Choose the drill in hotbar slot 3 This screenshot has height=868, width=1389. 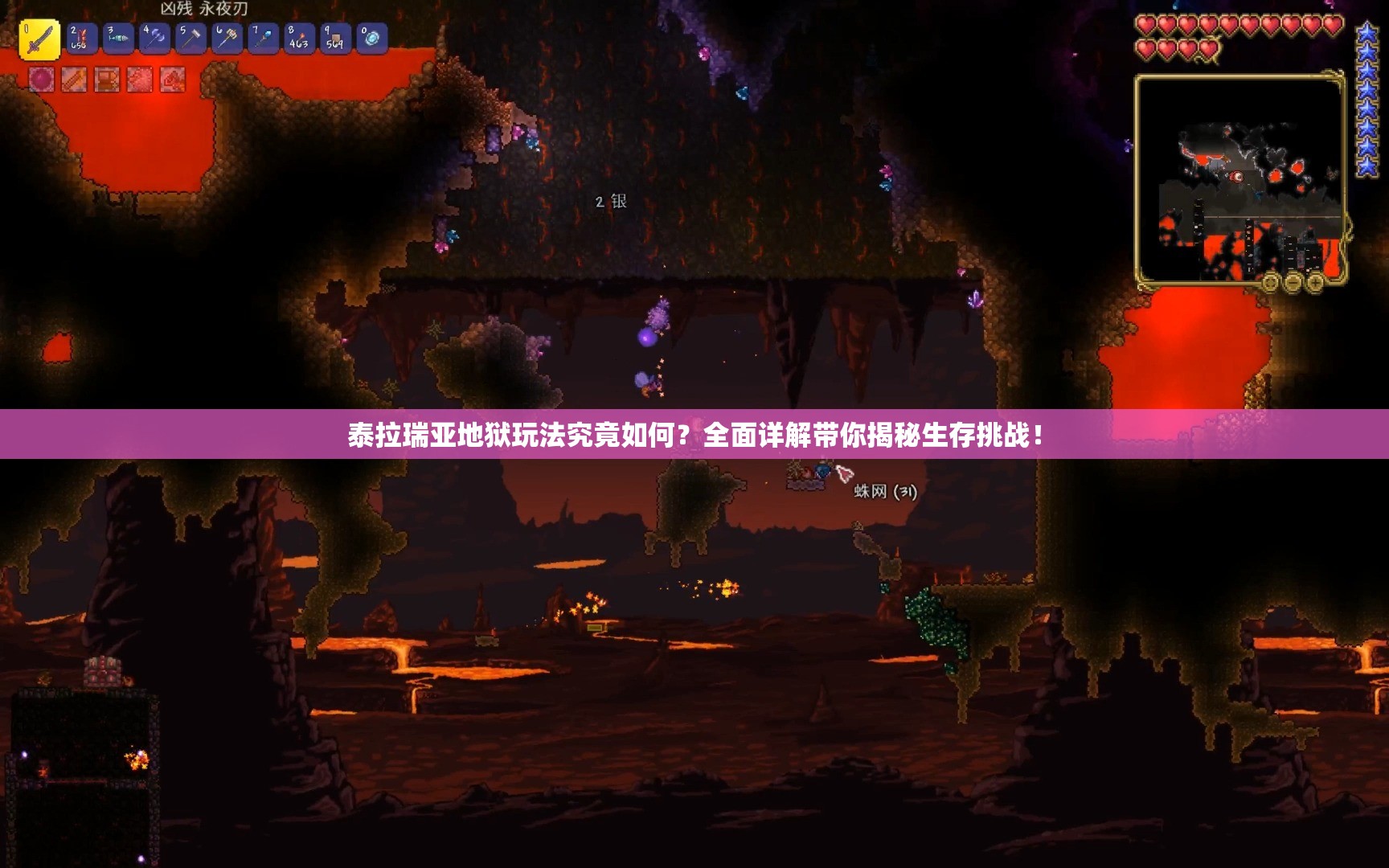(x=118, y=39)
